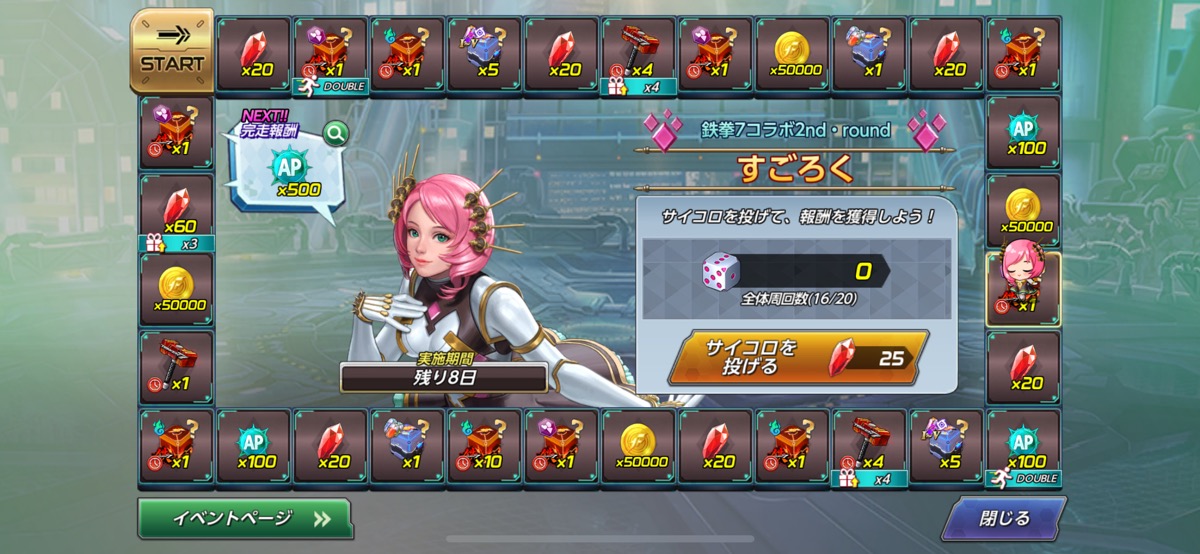Choose the x10 red chest tile

point(484,445)
